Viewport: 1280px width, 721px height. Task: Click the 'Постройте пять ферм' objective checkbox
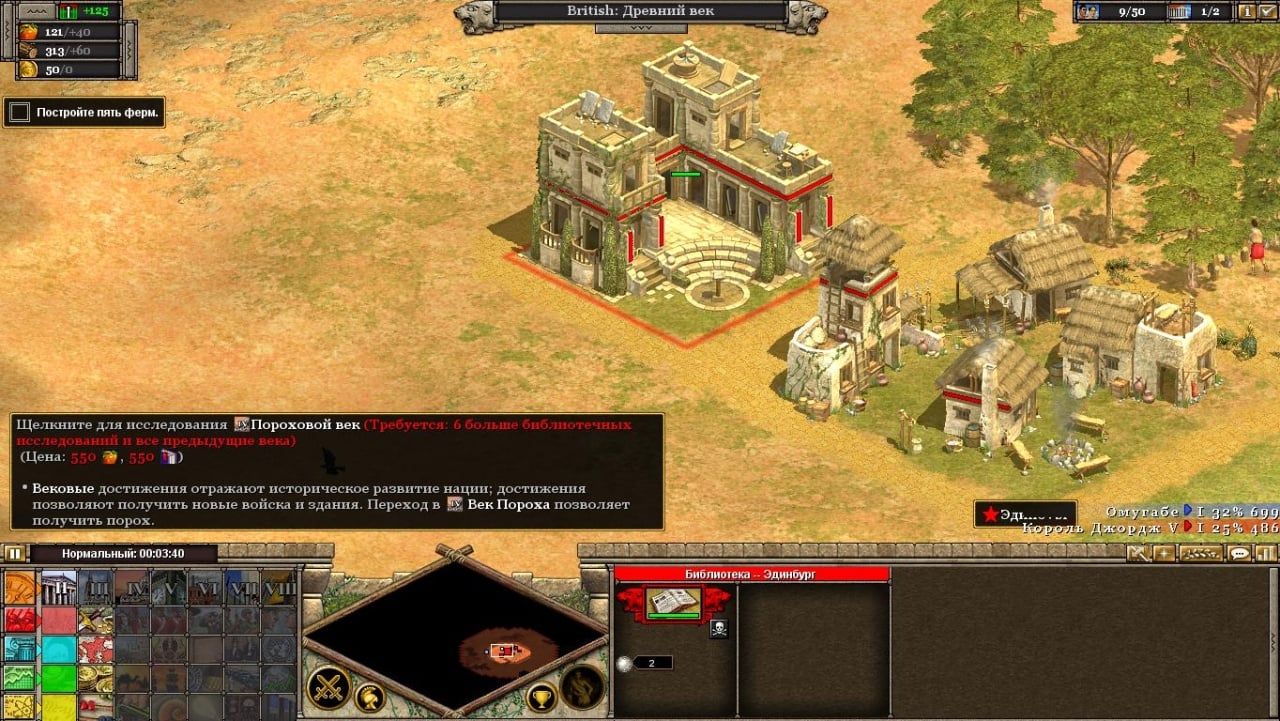19,112
